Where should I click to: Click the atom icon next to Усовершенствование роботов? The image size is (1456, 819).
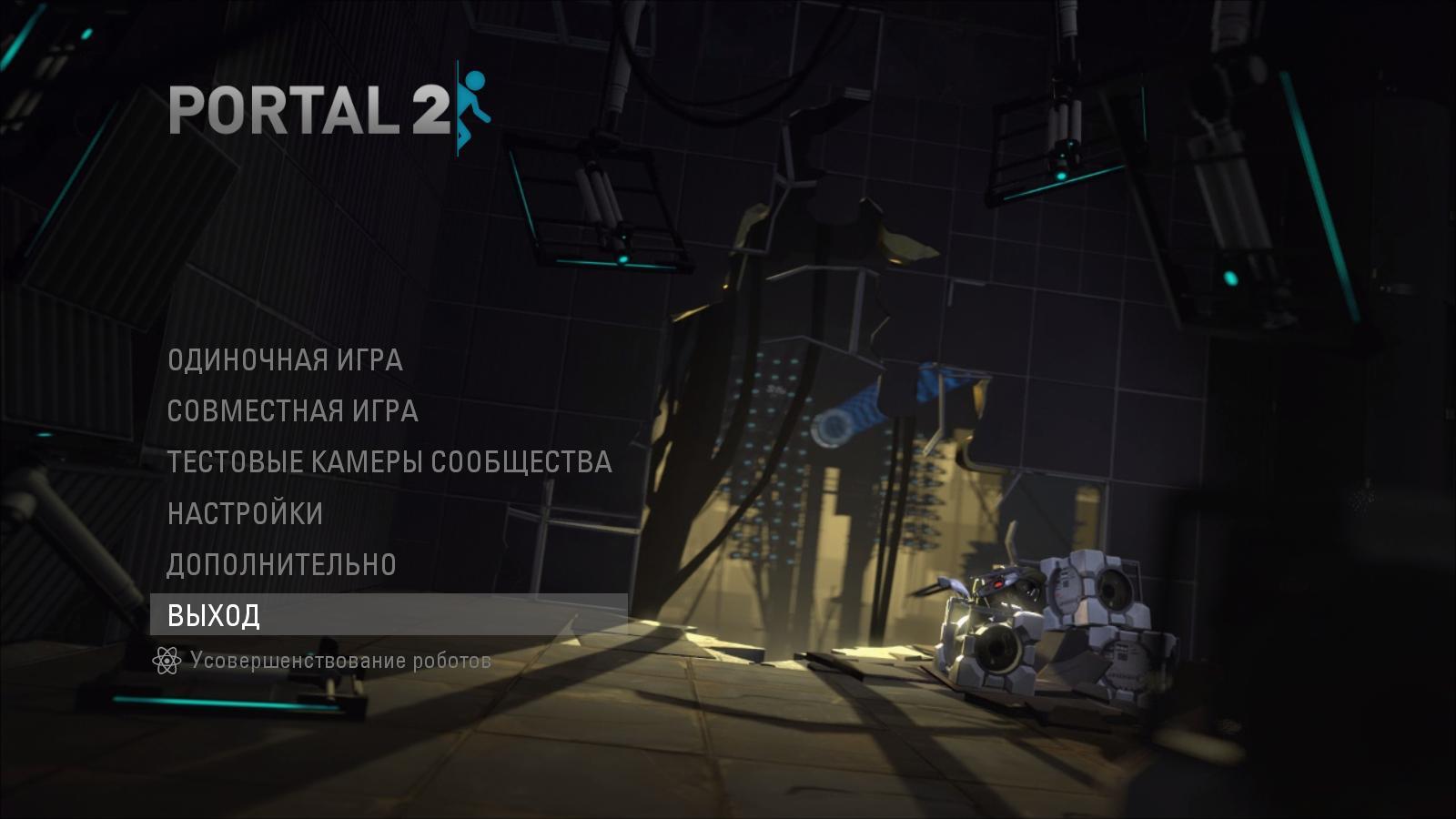(x=167, y=661)
